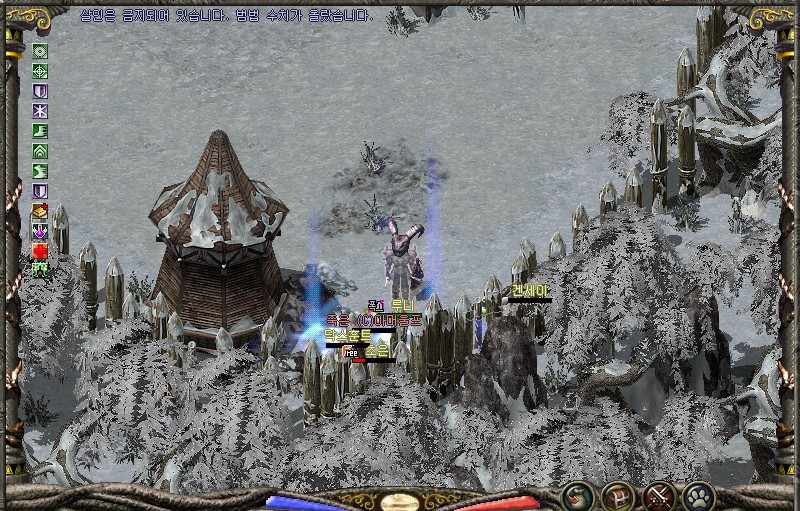The image size is (800, 511).
Task: Click the red cross icon
Action: coord(40,251)
